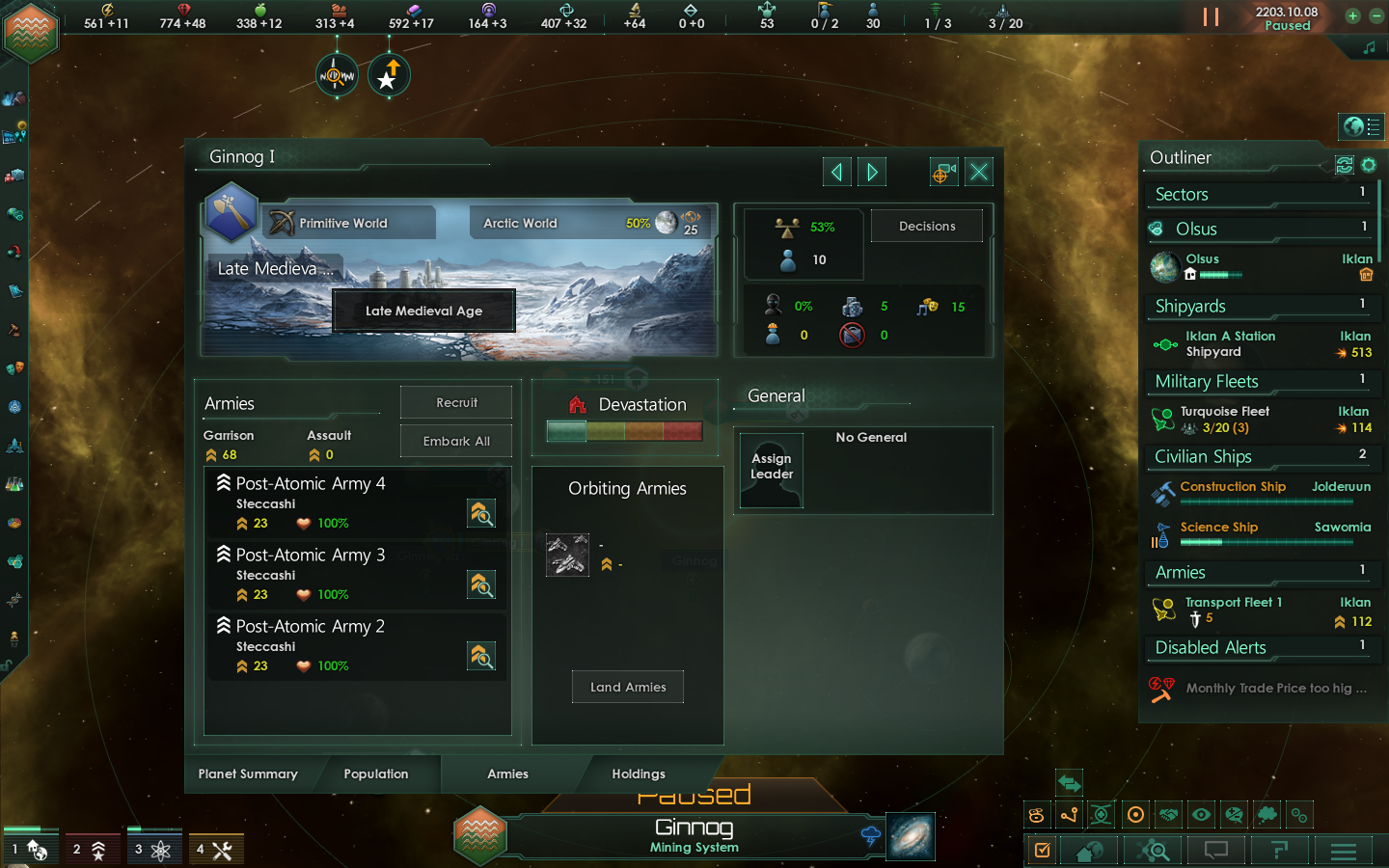Switch to the Population tab
Screen dimensions: 1389x868
(x=376, y=773)
